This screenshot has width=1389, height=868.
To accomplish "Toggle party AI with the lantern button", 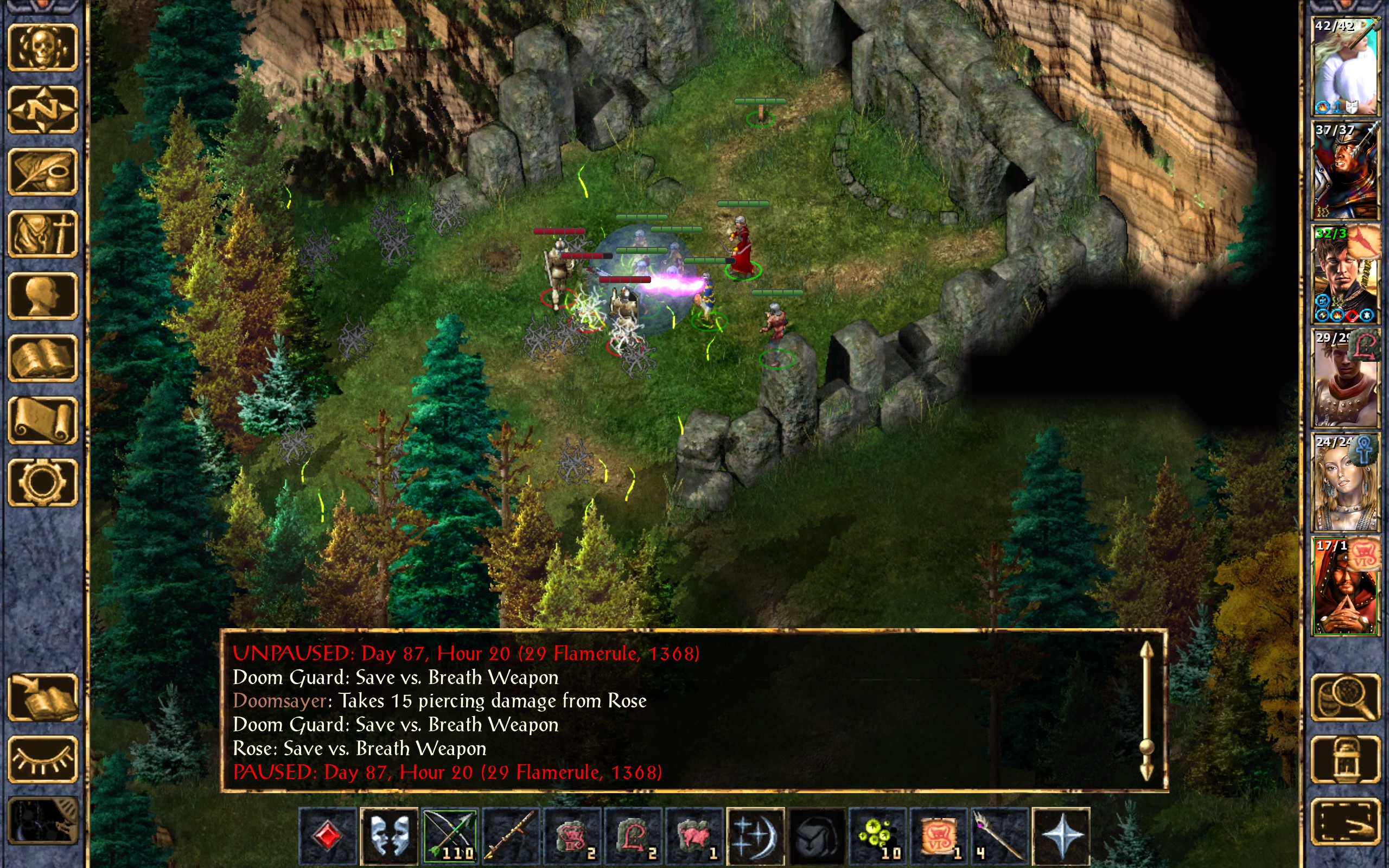I will [1346, 759].
